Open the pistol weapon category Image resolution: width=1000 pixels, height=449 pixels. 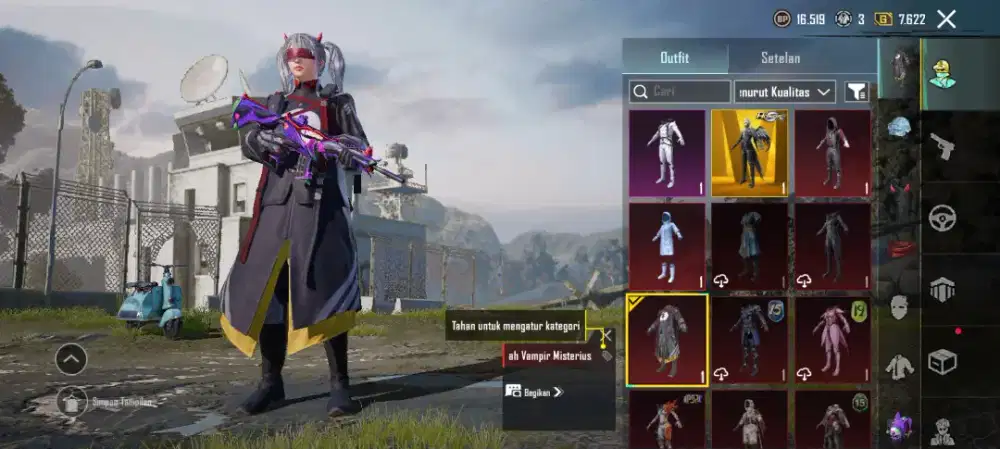941,147
